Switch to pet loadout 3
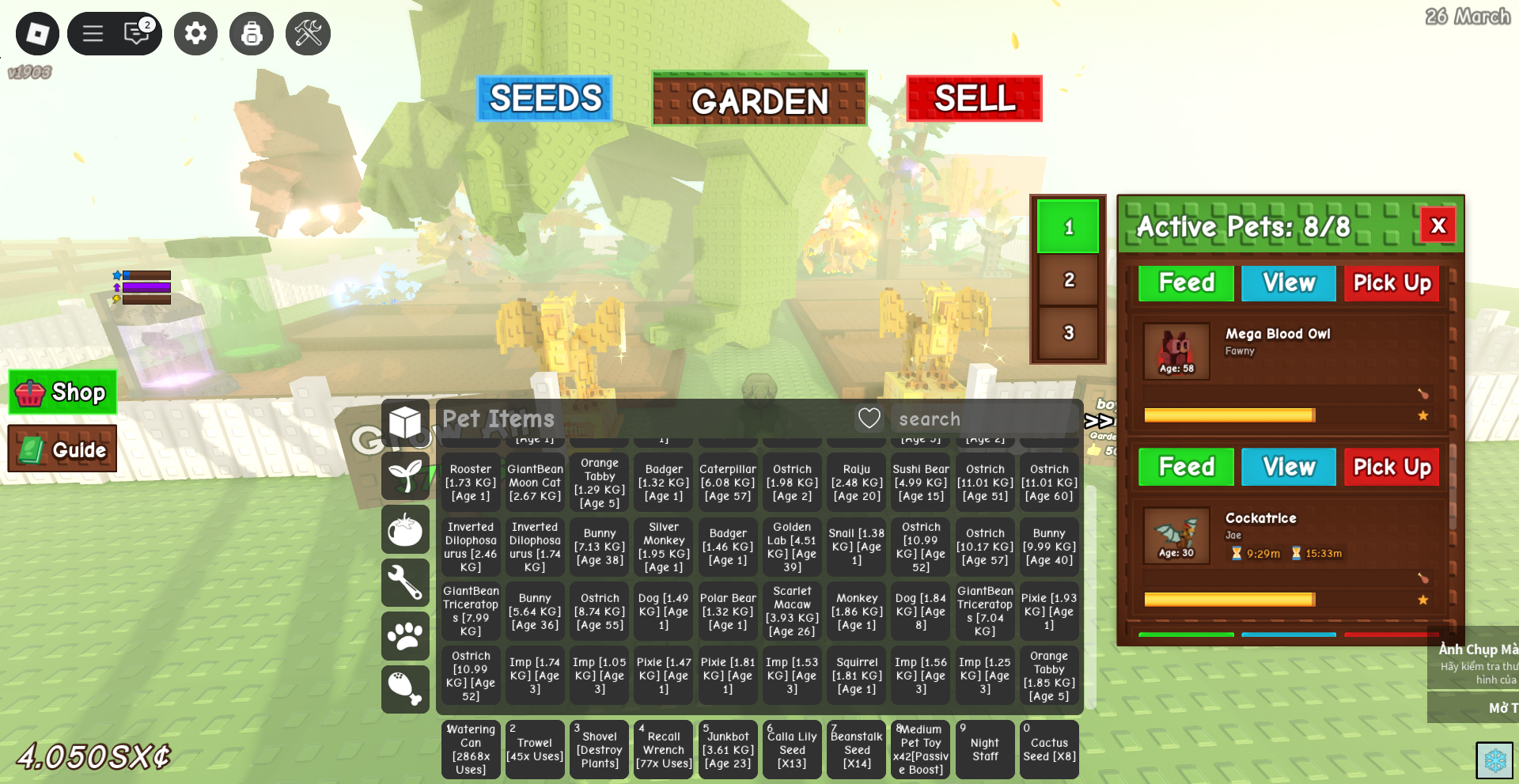Image resolution: width=1519 pixels, height=784 pixels. coord(1068,333)
